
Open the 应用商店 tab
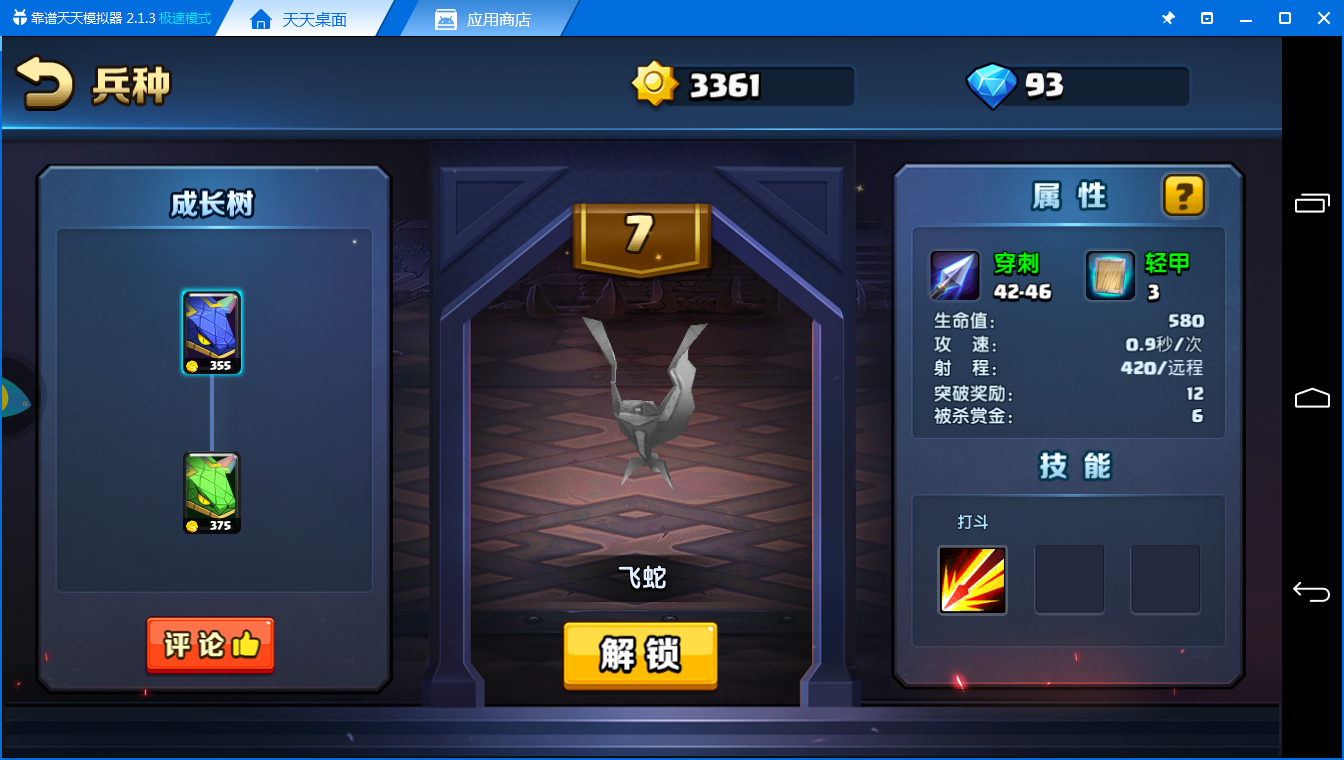click(485, 19)
